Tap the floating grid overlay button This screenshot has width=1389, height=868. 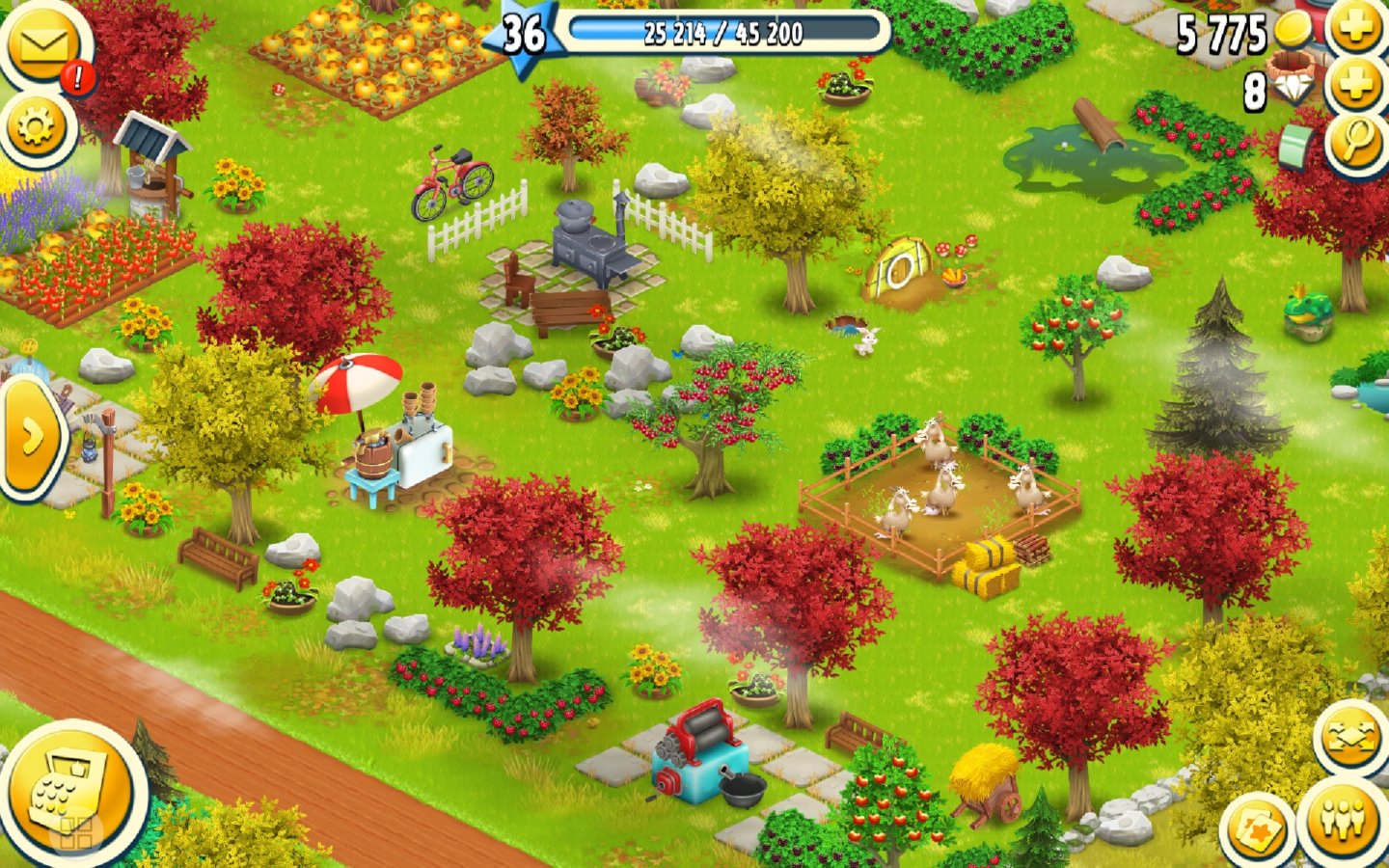75,832
